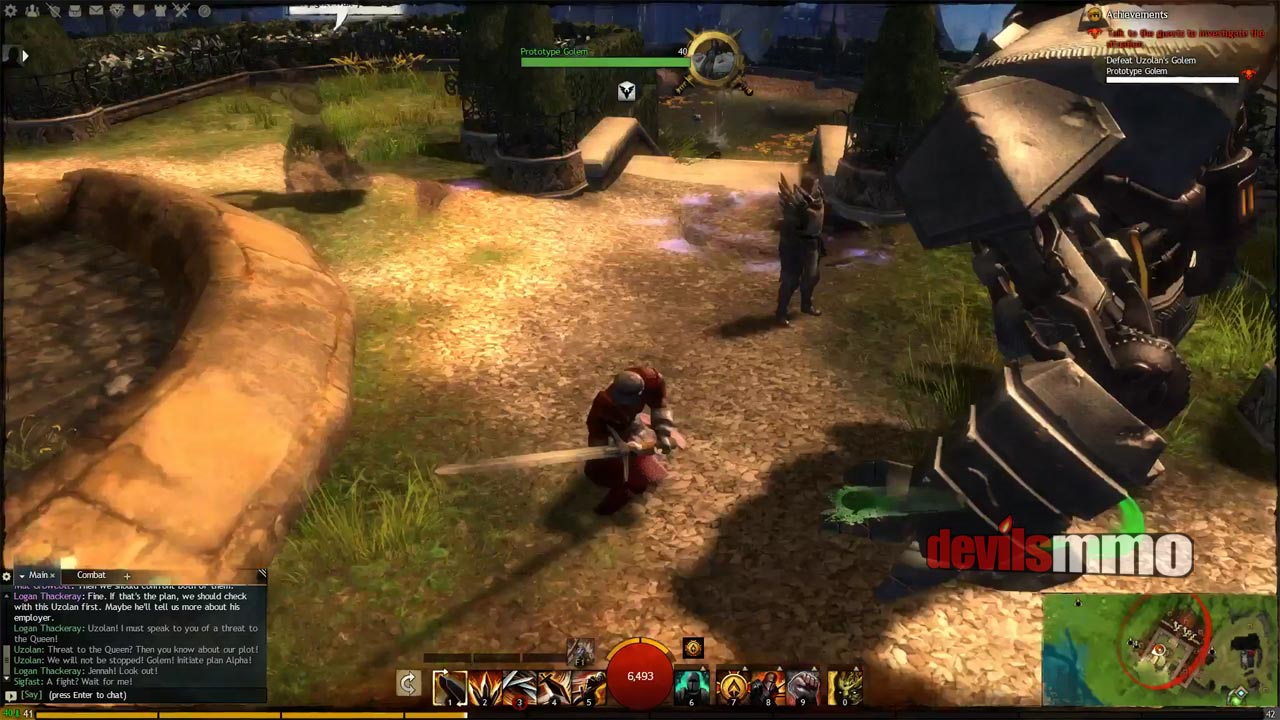Trigger the F1 burst skill icon
Screen dimensions: 1280x720
(x=581, y=652)
